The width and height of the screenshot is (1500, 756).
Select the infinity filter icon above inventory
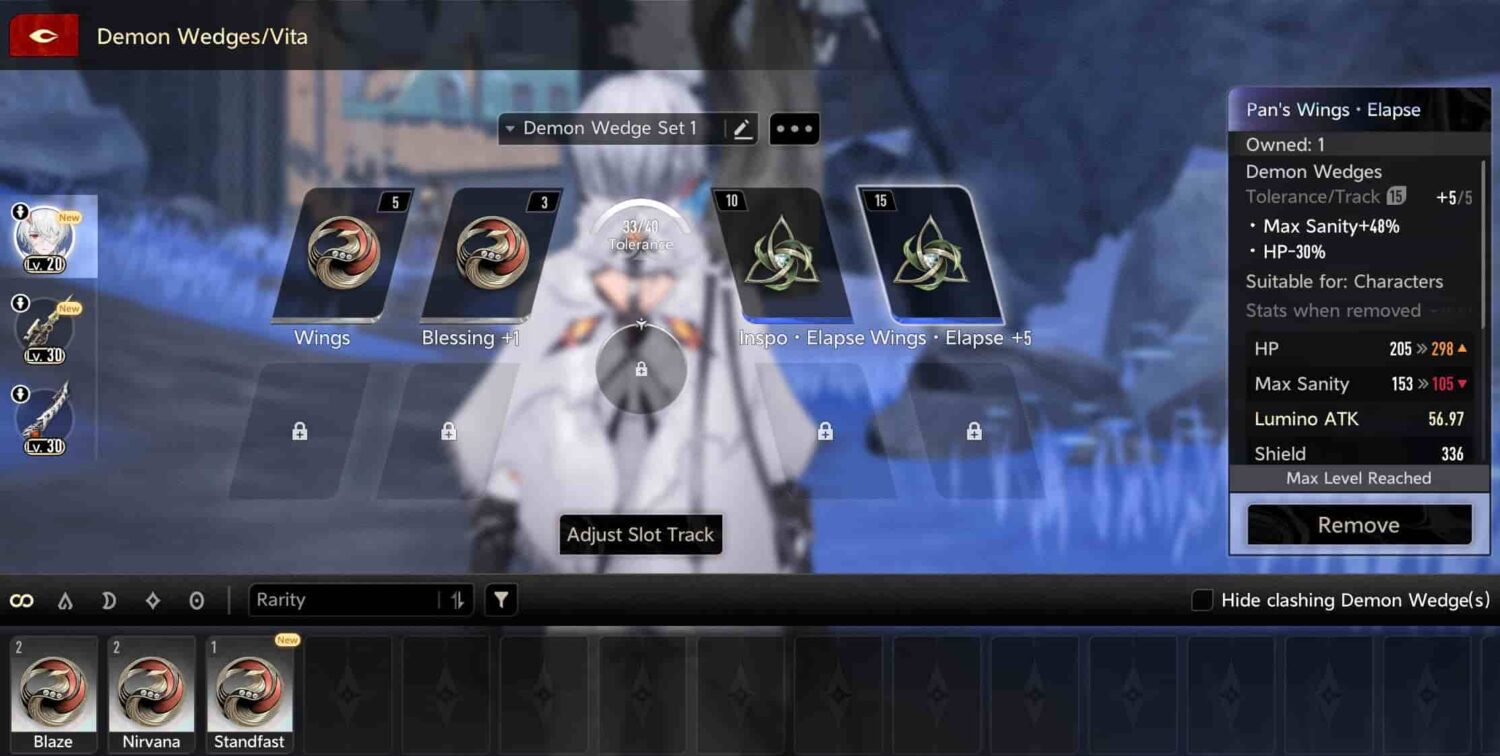[22, 600]
